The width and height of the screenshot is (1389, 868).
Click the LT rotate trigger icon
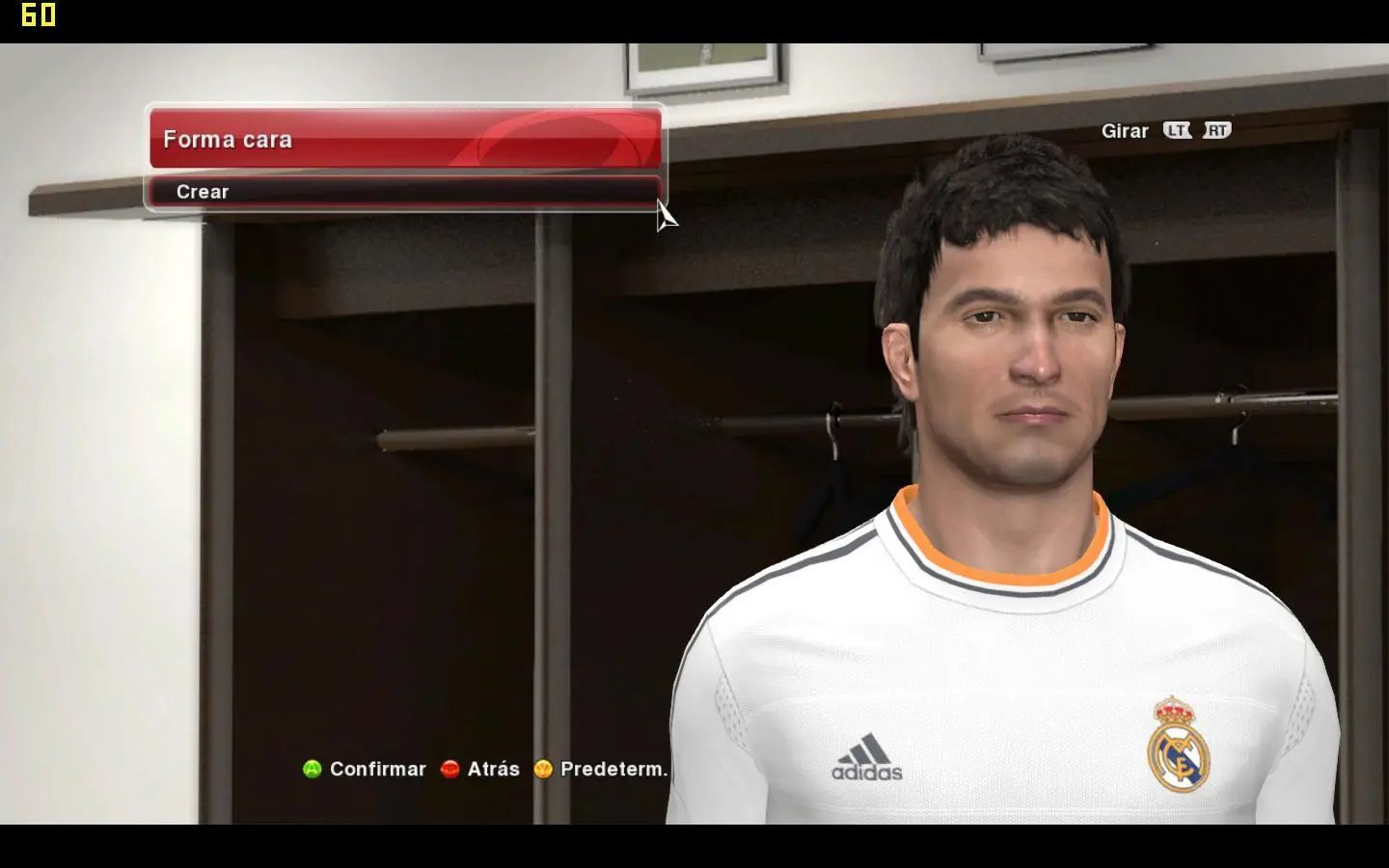click(x=1176, y=130)
